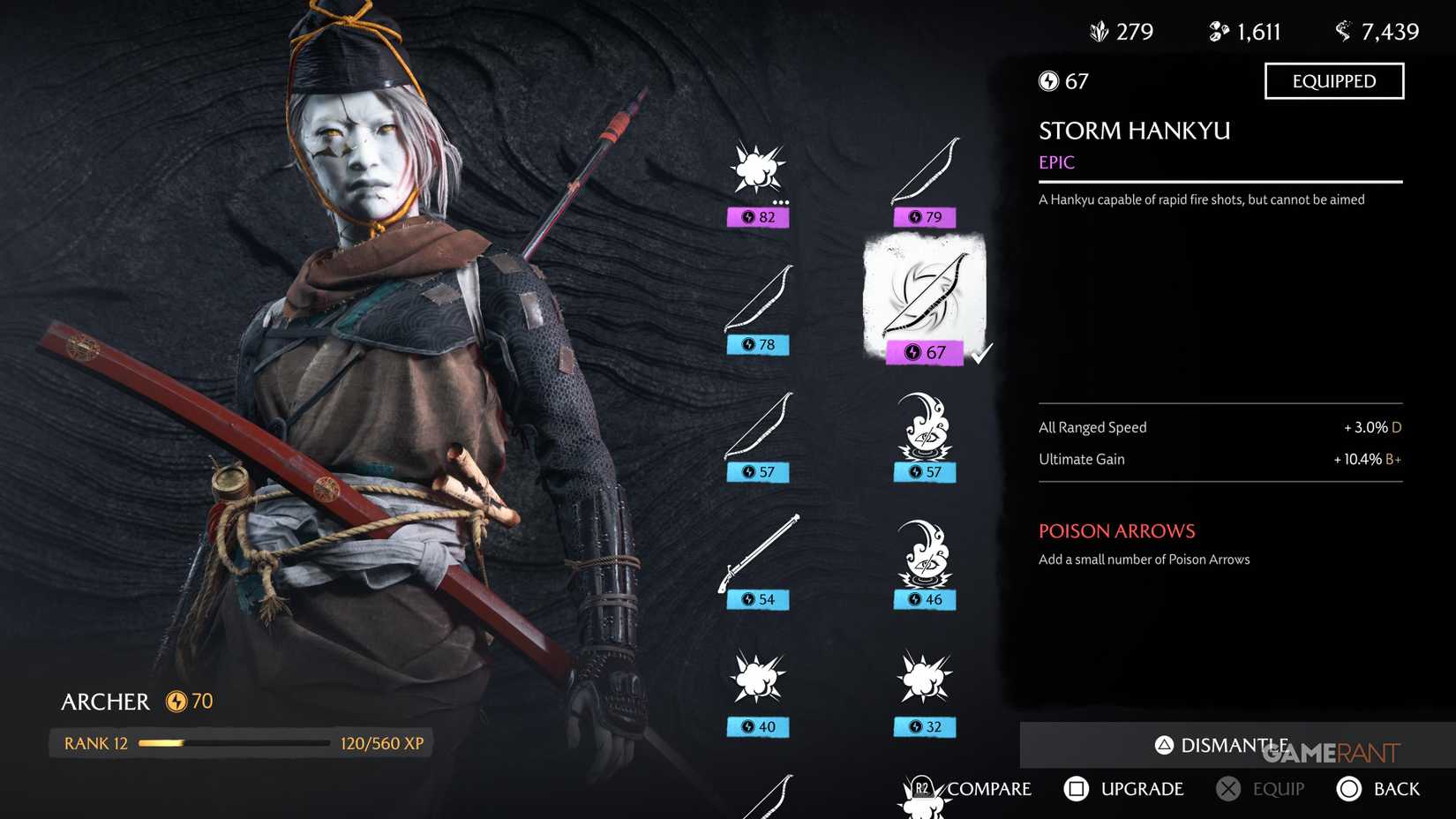This screenshot has height=819, width=1456.
Task: Click the money icon showing 7,439
Action: tap(1344, 31)
